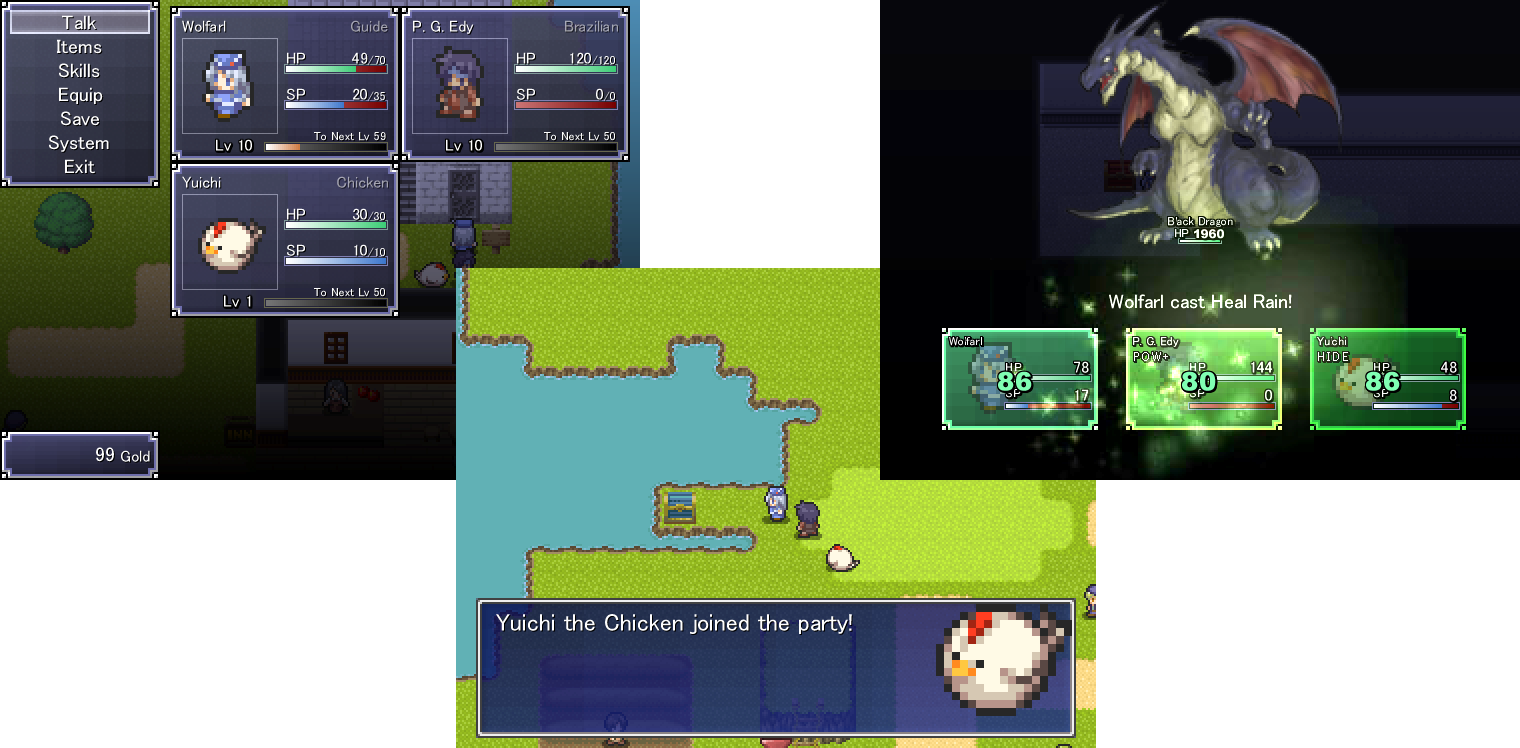The width and height of the screenshot is (1520, 748).
Task: Select P. G. Edy's character portrait
Action: 457,85
